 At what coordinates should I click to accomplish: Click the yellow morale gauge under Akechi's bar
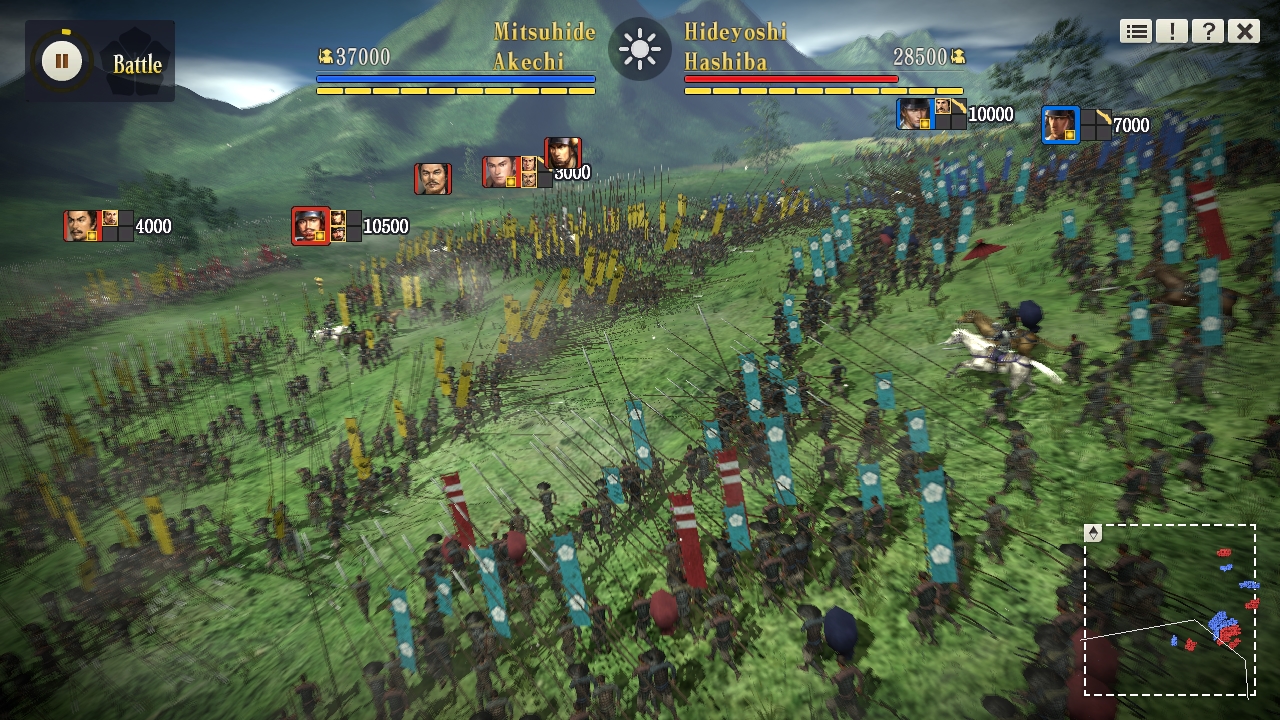click(x=456, y=89)
